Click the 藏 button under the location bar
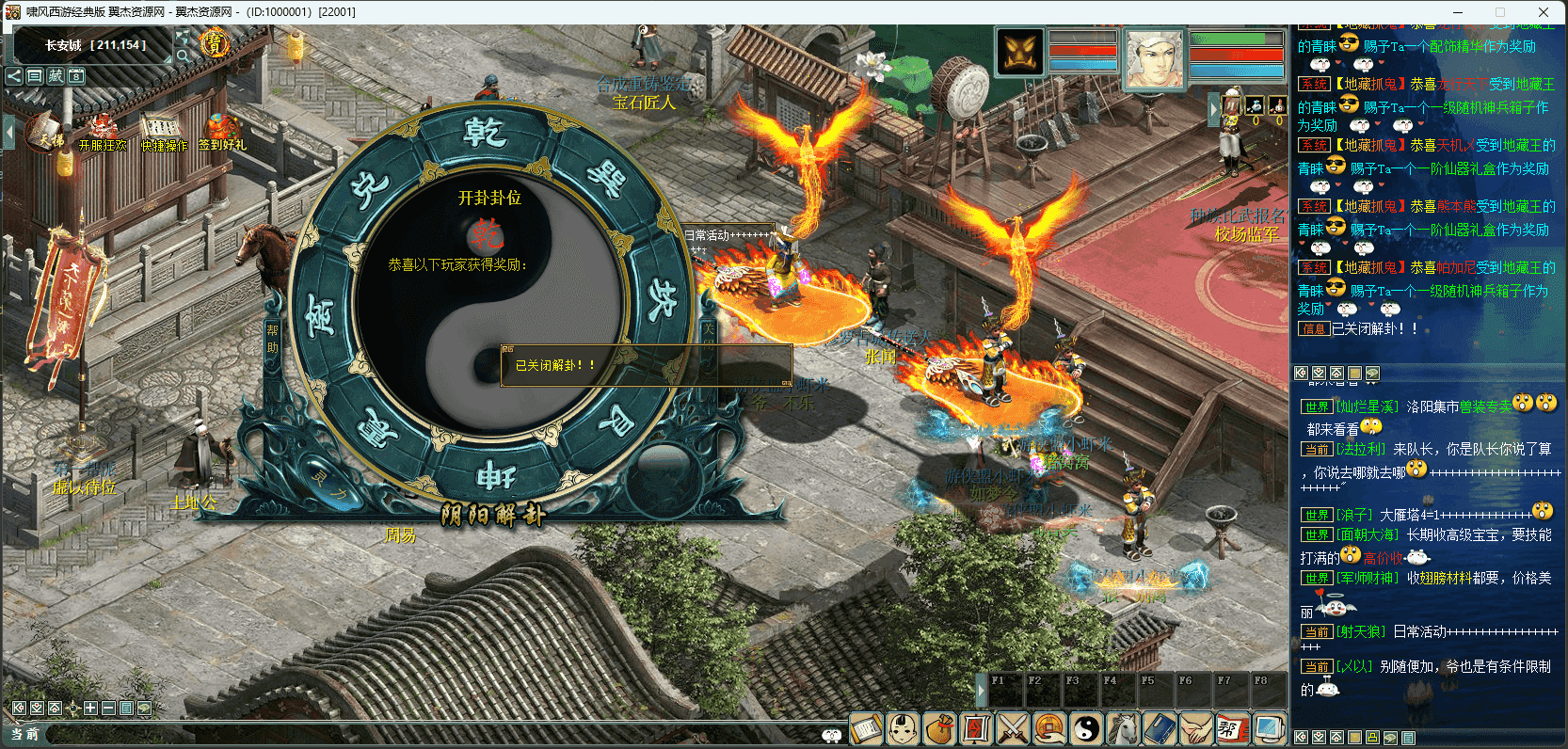The image size is (1568, 749). point(56,76)
